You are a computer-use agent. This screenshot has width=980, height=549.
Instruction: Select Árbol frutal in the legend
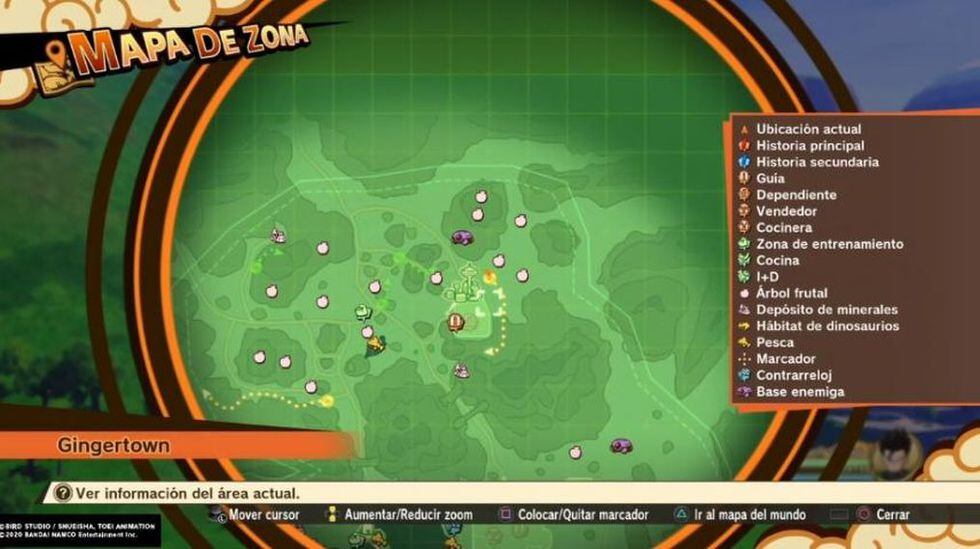click(x=791, y=293)
